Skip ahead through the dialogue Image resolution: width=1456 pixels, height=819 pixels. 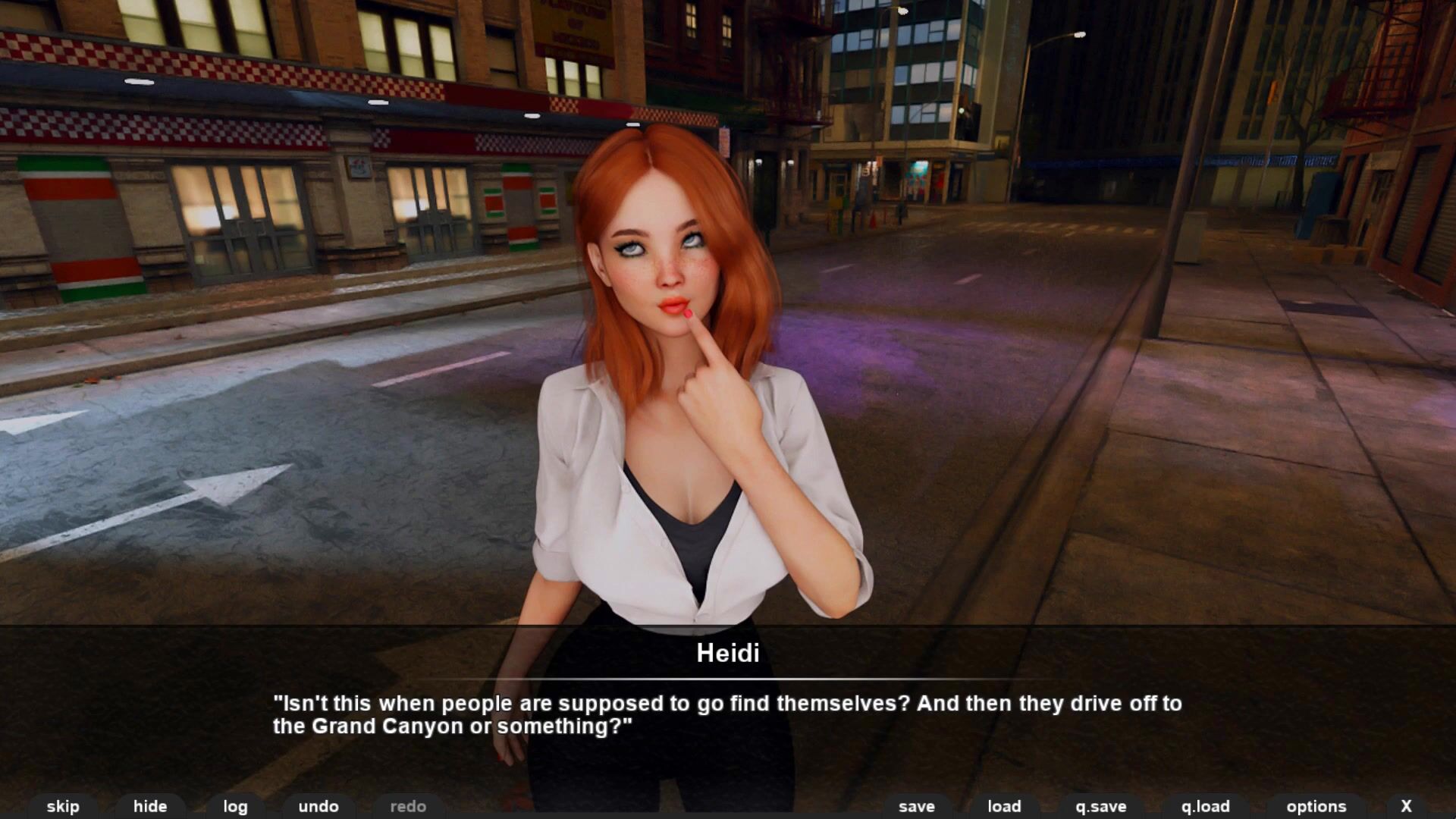[x=63, y=806]
